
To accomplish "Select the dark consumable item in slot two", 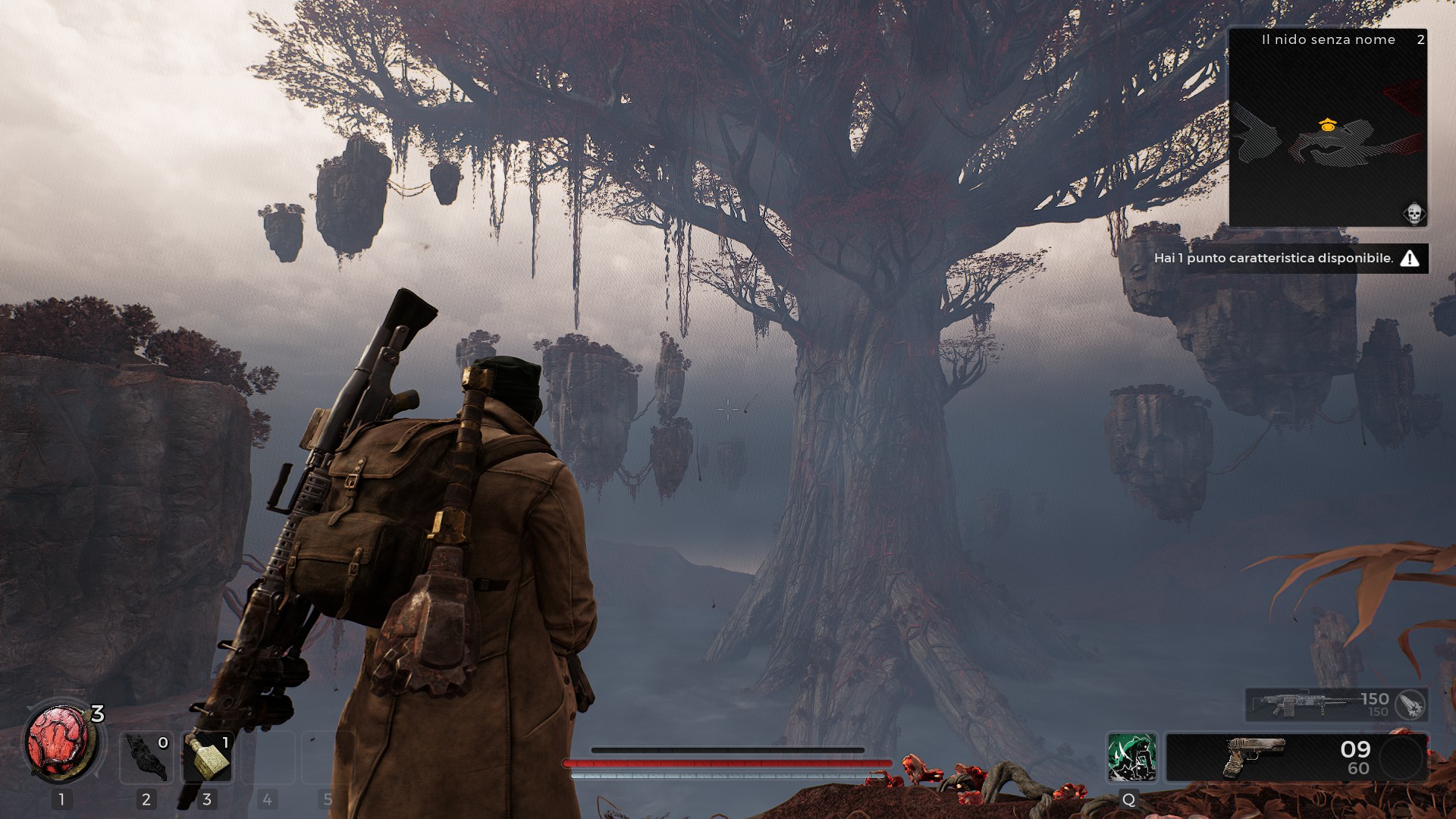I will point(146,758).
